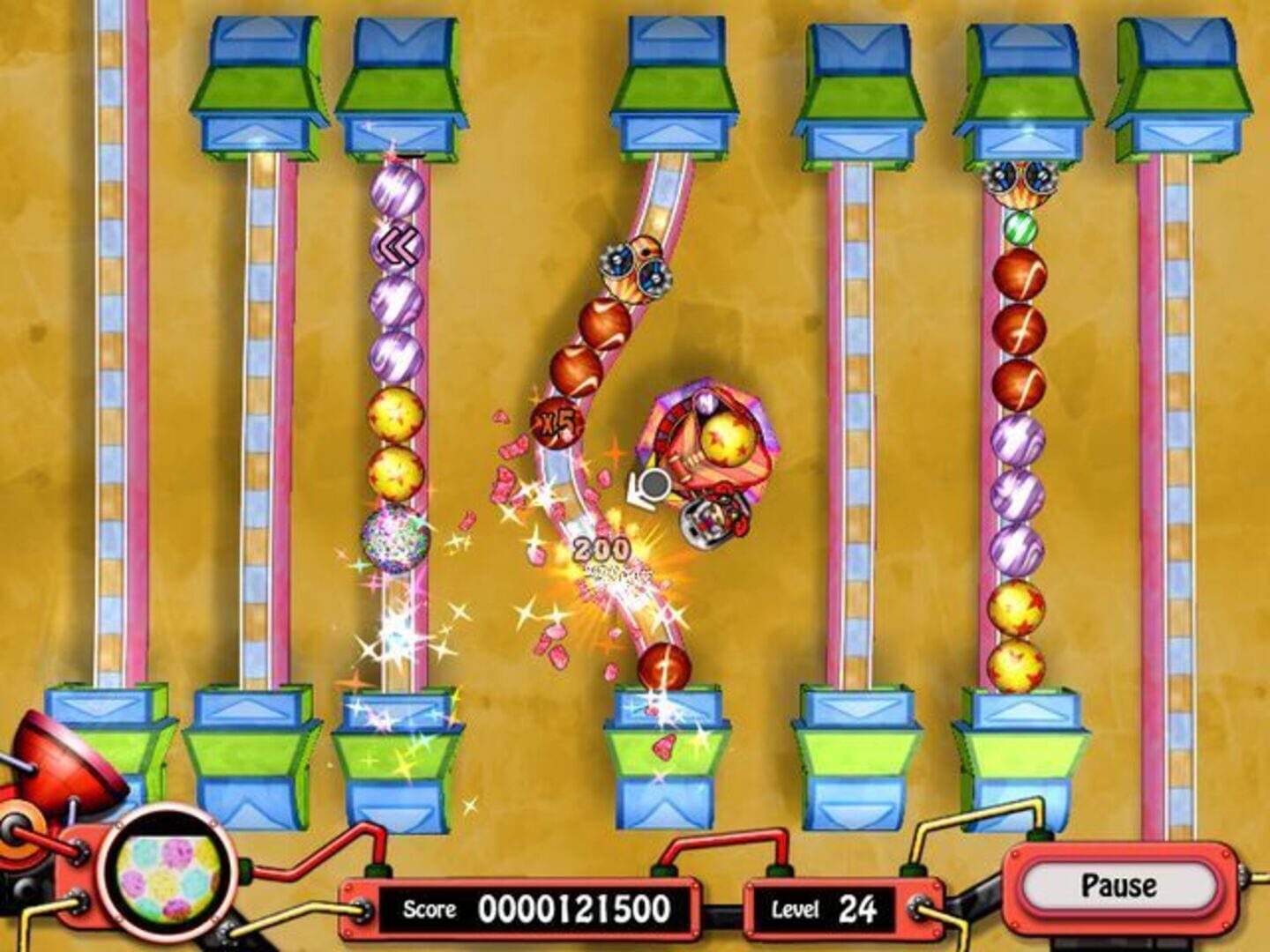
Task: Click the grey gear under the cannon
Action: point(653,483)
